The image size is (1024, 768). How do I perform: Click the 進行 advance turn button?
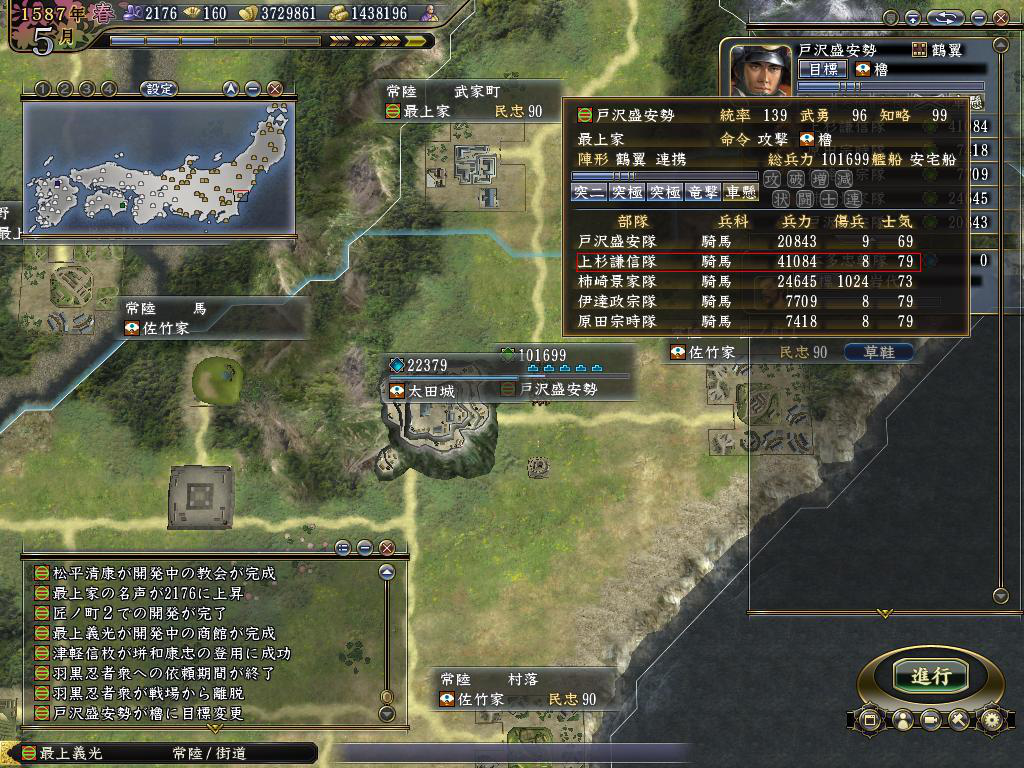tap(930, 675)
